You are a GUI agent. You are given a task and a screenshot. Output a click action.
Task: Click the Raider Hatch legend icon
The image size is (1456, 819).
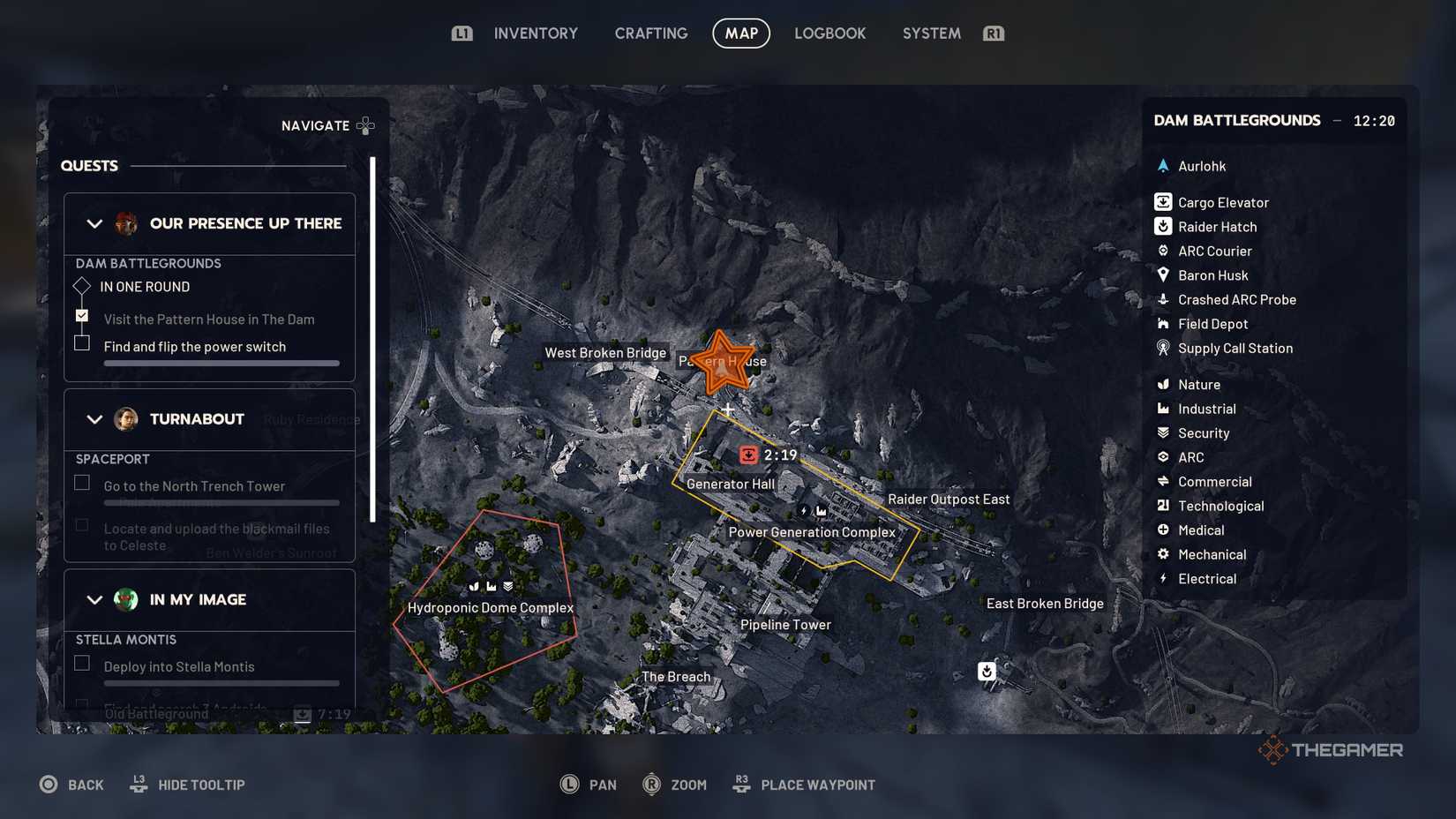1165,227
